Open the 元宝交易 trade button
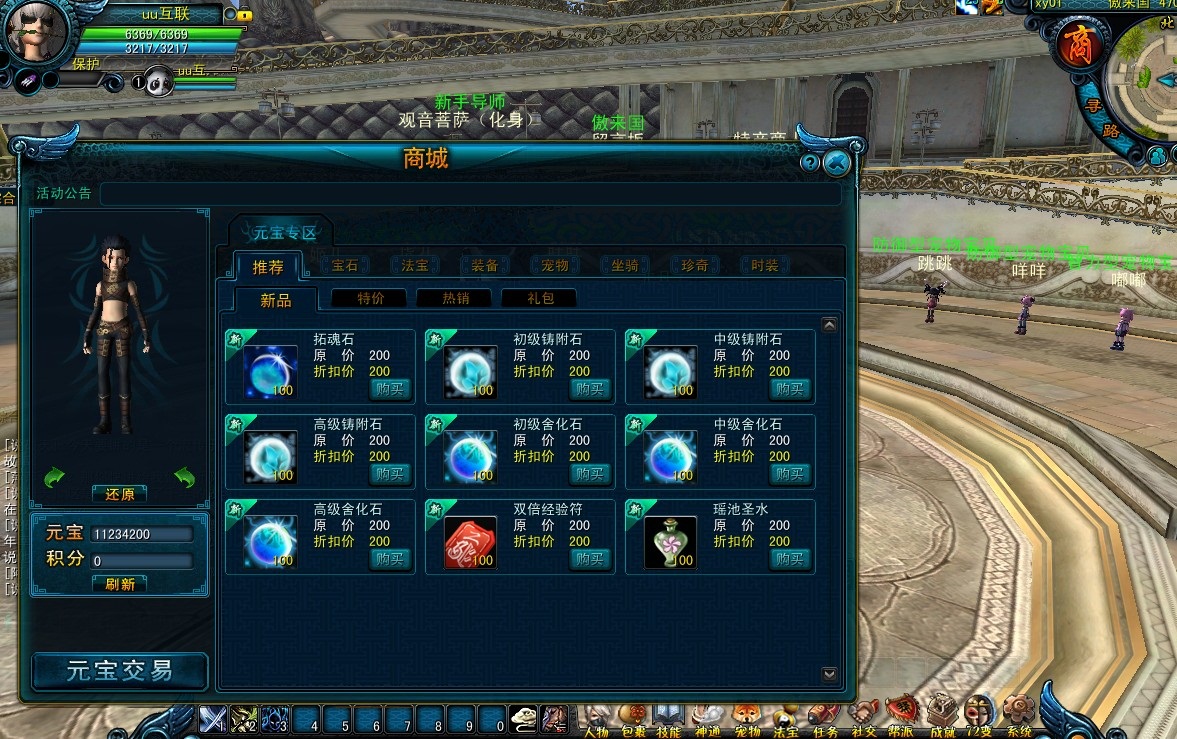1177x739 pixels. [120, 671]
